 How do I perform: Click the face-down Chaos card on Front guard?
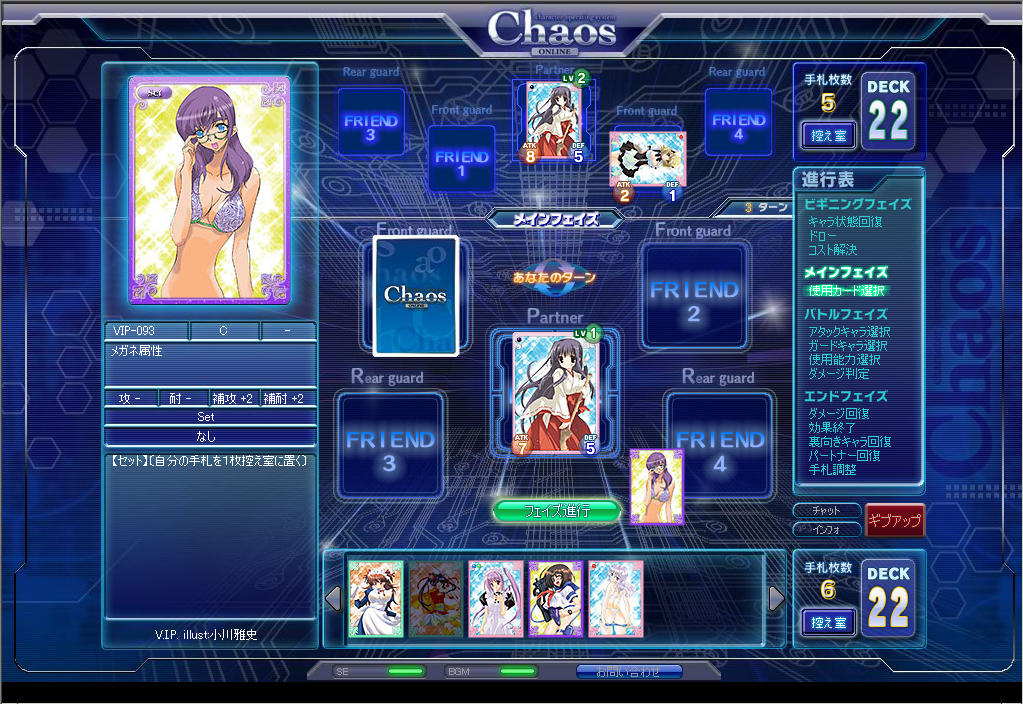(415, 296)
